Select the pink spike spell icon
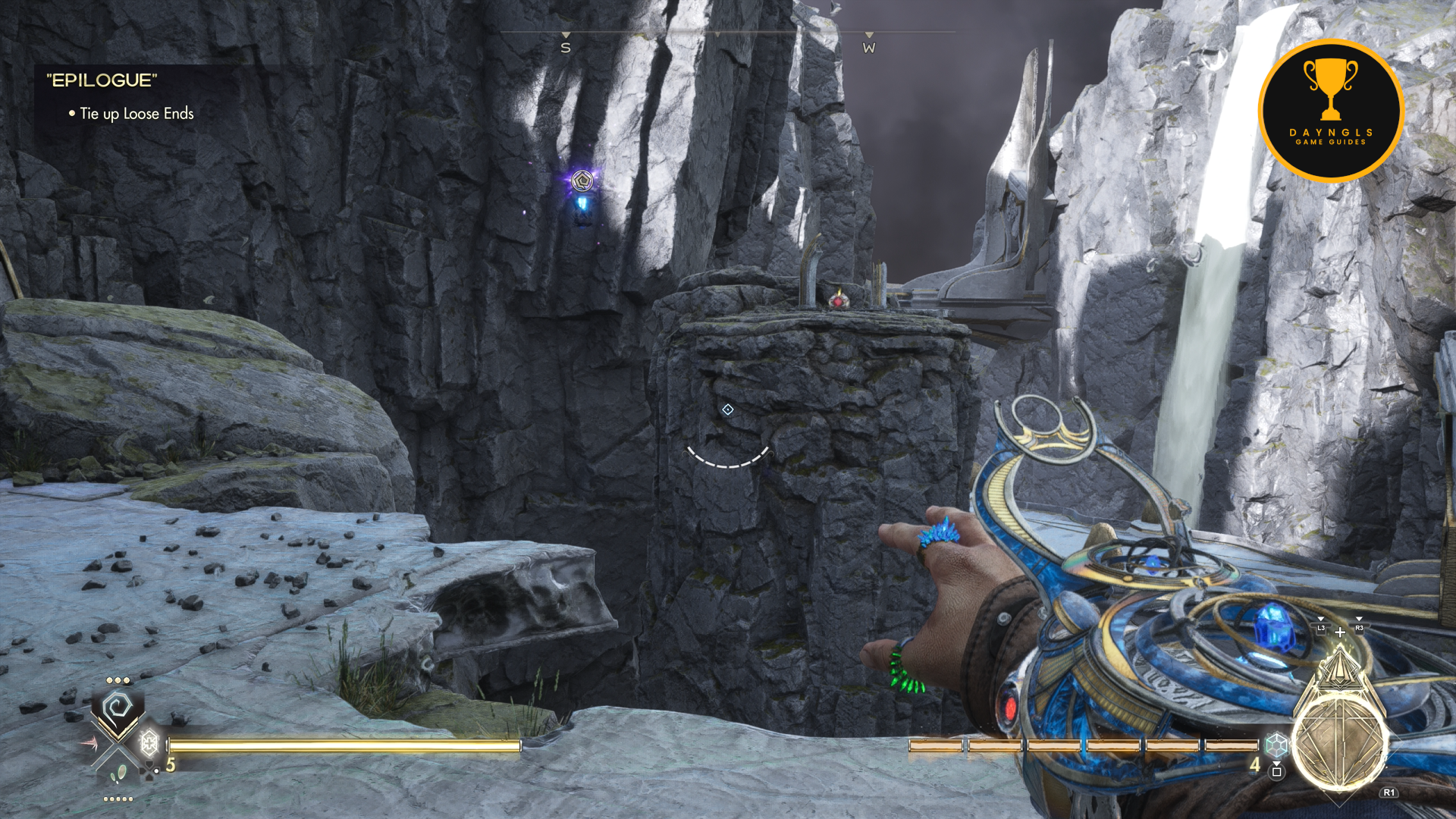 (89, 743)
